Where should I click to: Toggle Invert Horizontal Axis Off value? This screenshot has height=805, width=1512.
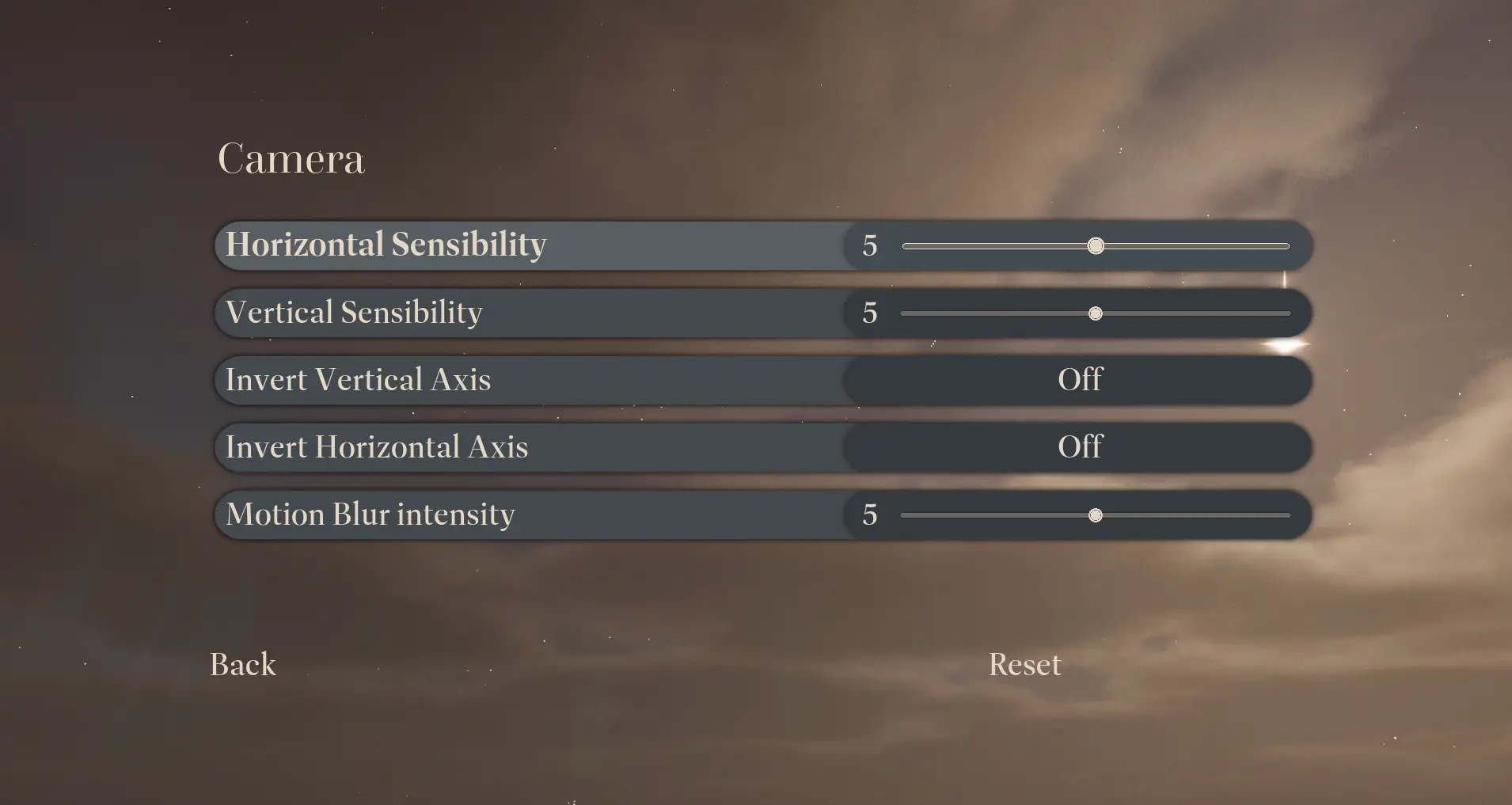pyautogui.click(x=1080, y=447)
